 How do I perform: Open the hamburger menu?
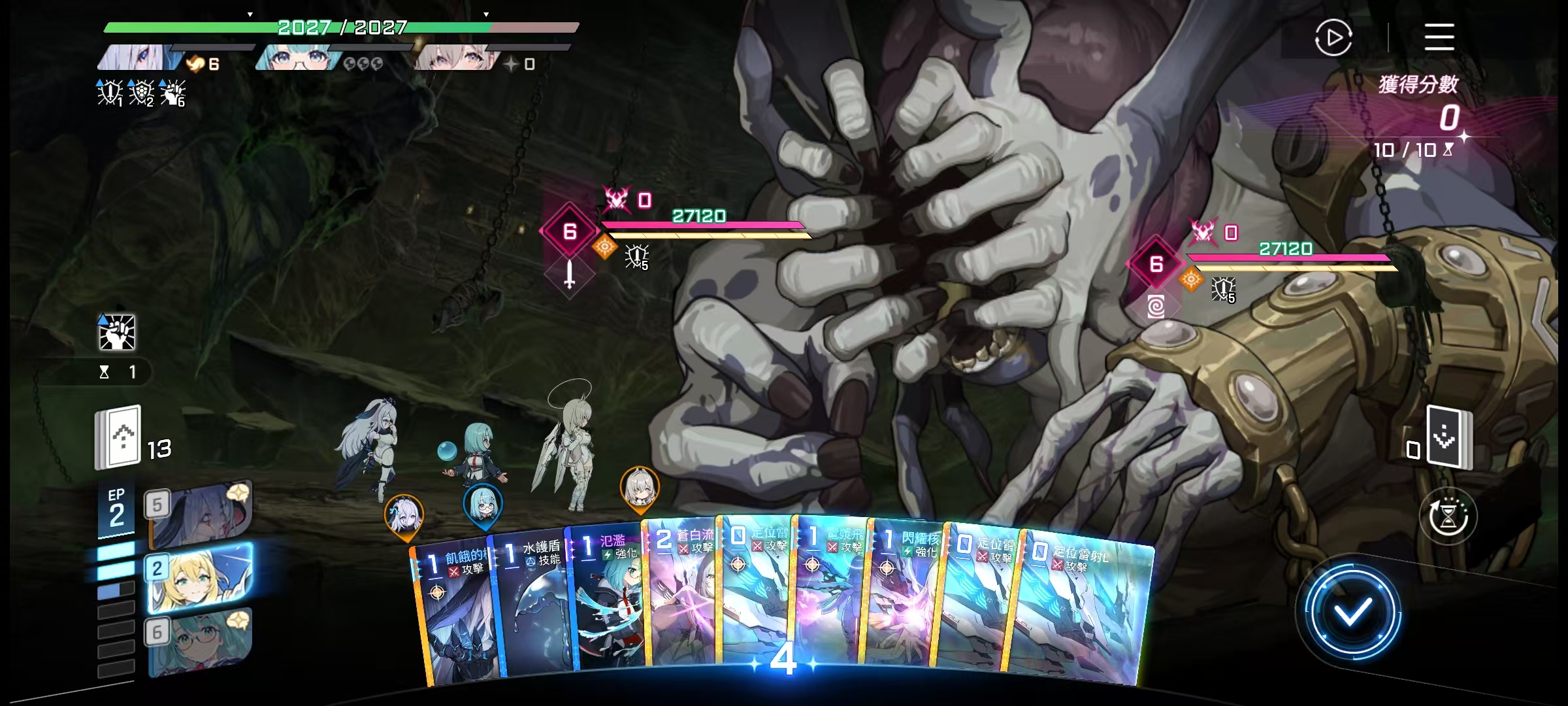click(1439, 37)
